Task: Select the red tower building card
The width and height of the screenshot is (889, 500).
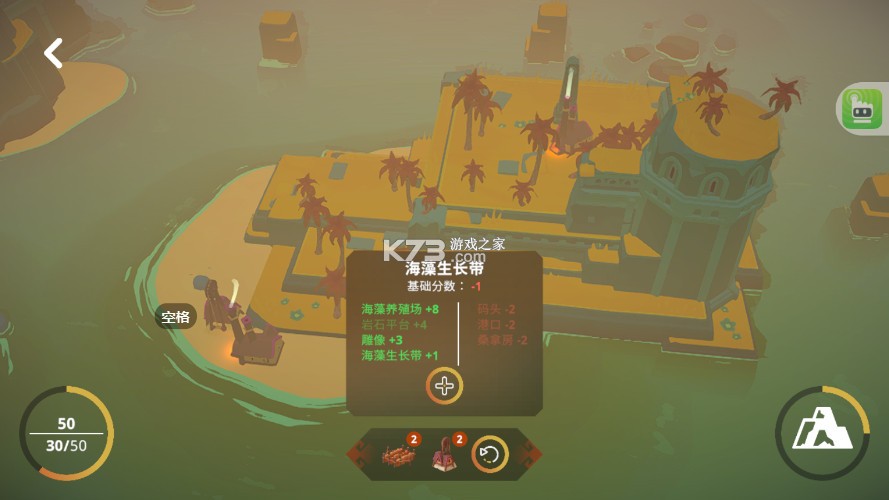Action: (x=443, y=456)
